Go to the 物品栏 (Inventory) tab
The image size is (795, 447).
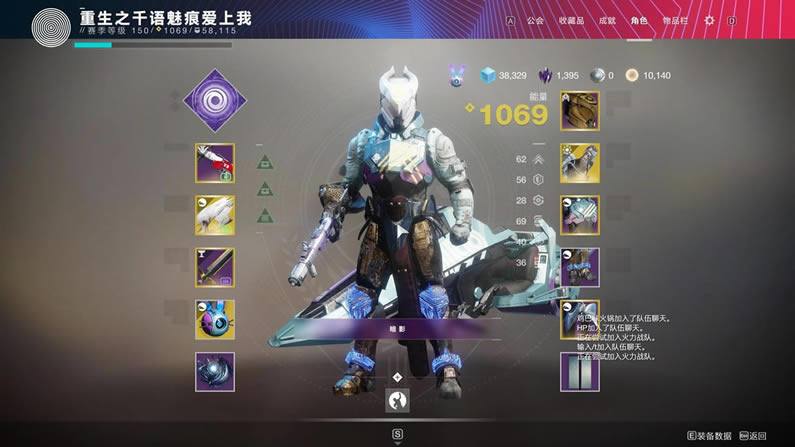676,20
